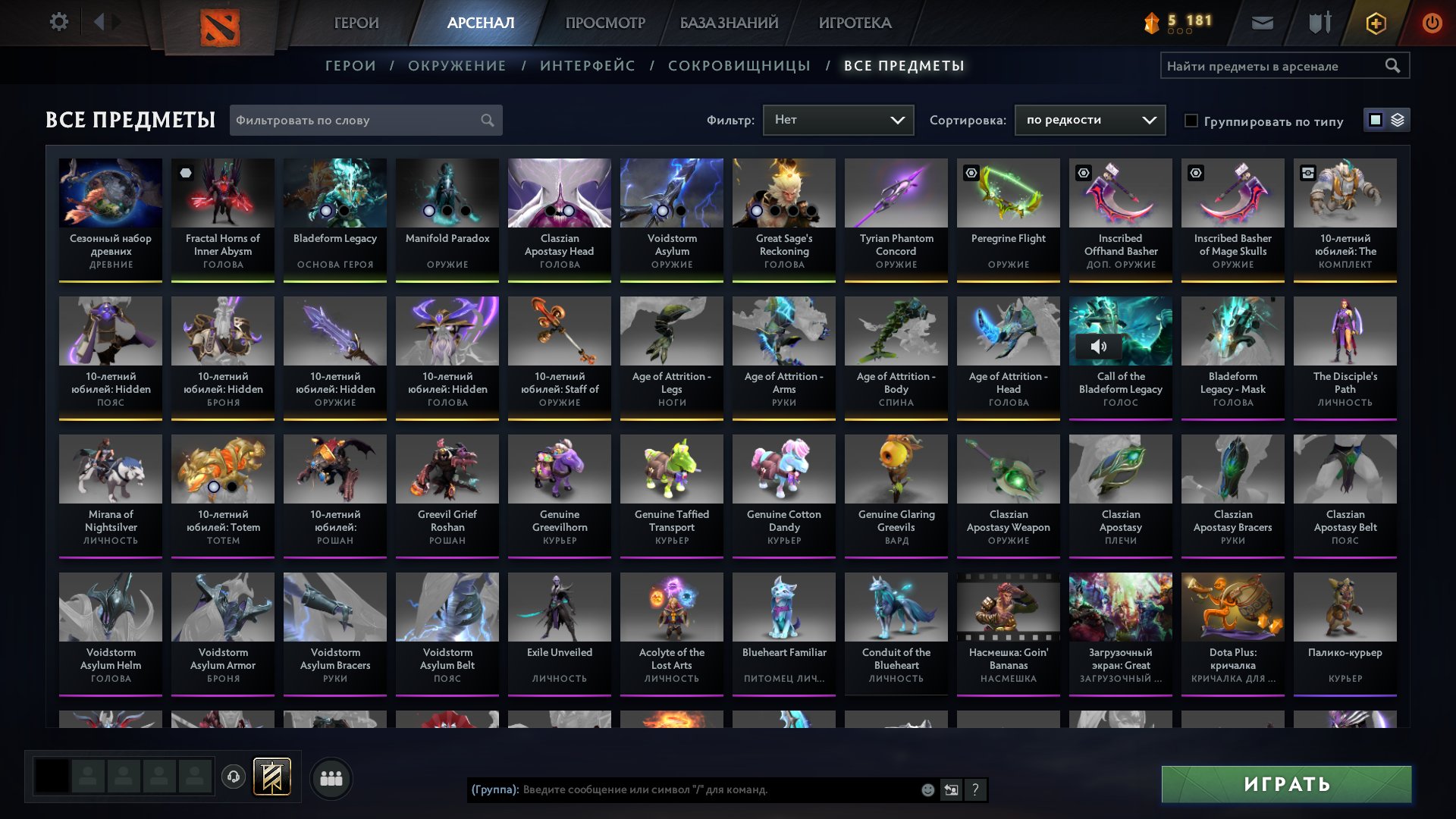
Task: Open the emoji picker in the chat bar
Action: 927,789
